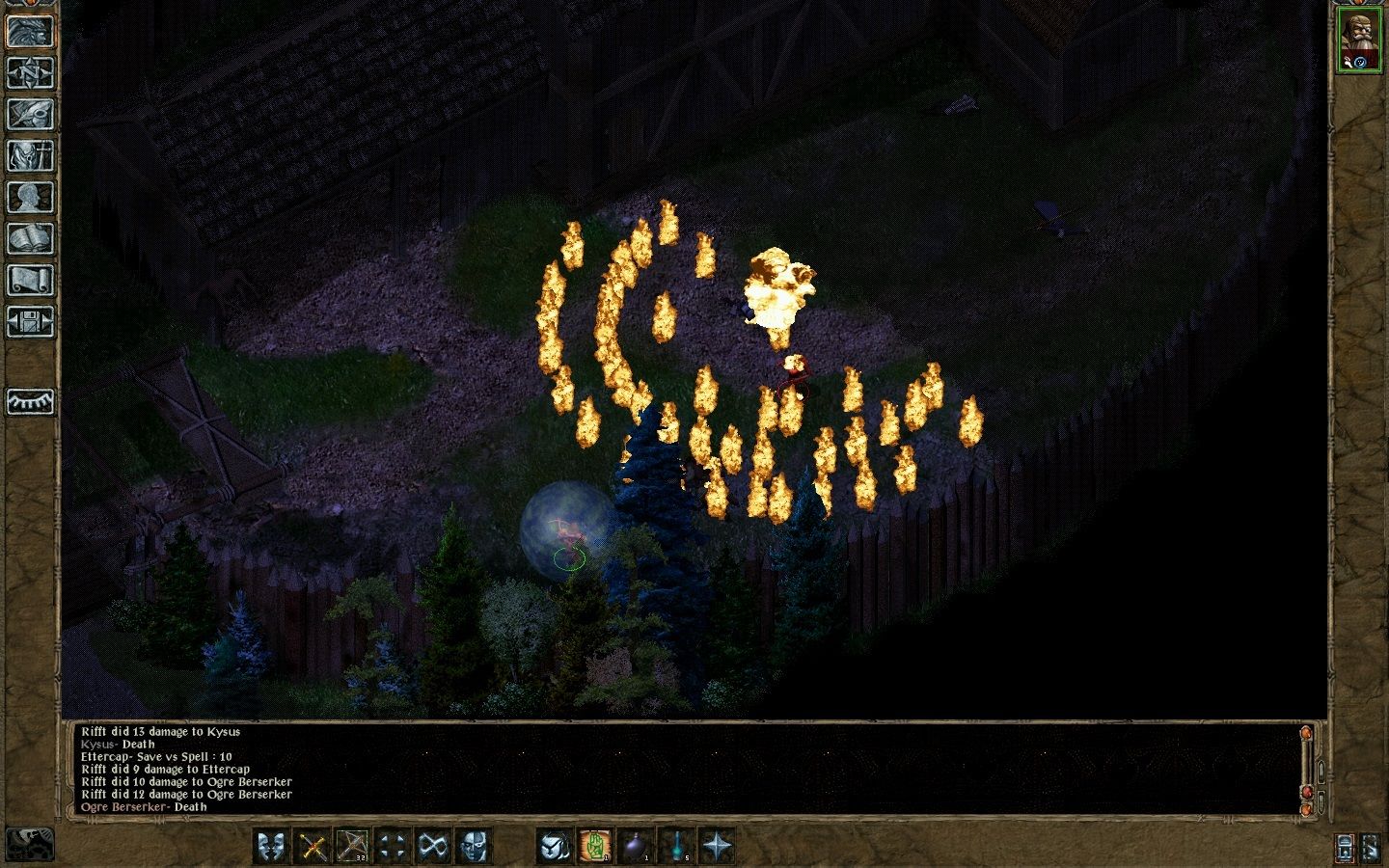Open the priest scroll button
This screenshot has width=1389, height=868.
(x=30, y=280)
